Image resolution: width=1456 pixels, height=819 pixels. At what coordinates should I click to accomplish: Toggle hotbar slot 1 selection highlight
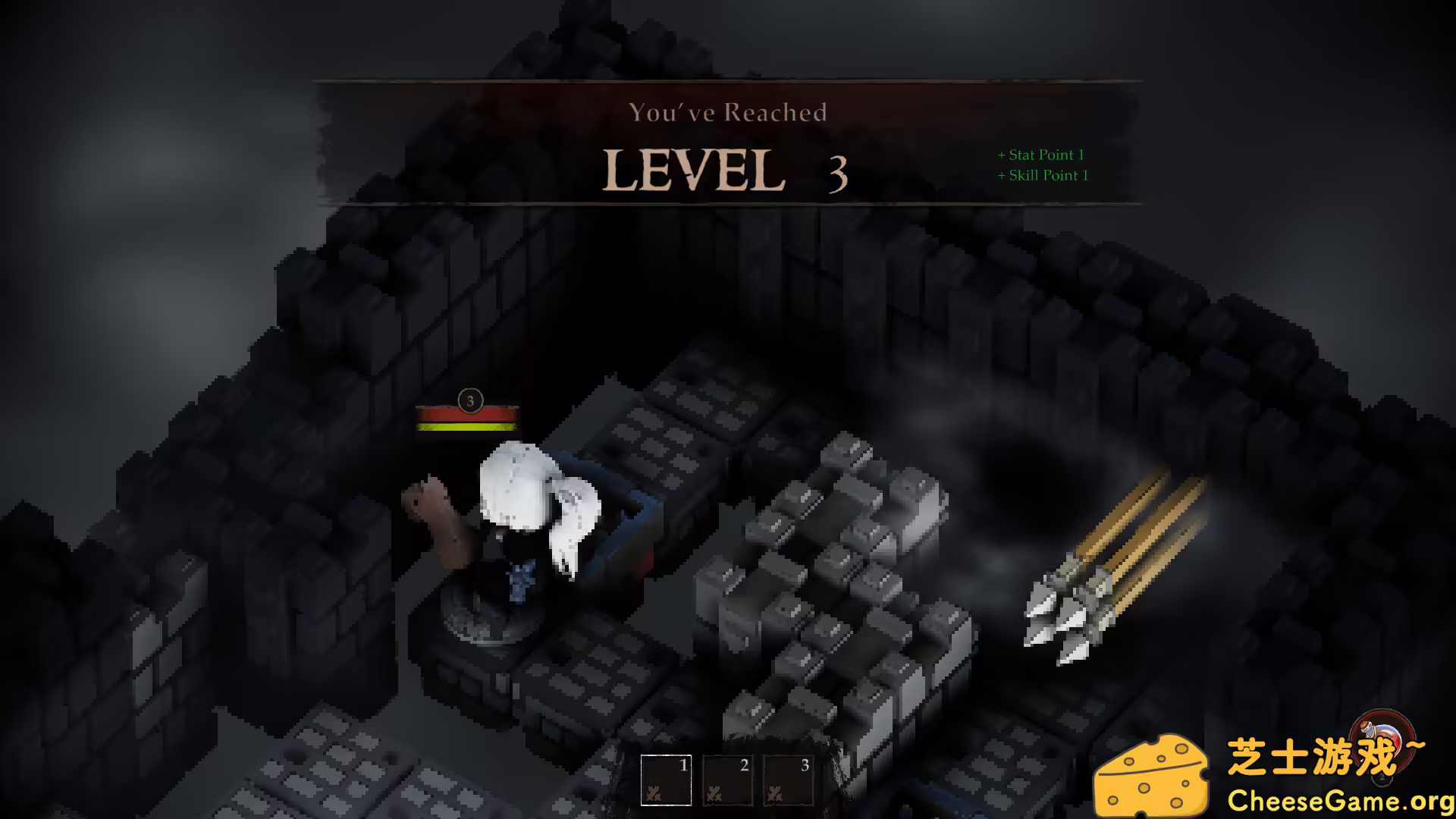(x=665, y=780)
